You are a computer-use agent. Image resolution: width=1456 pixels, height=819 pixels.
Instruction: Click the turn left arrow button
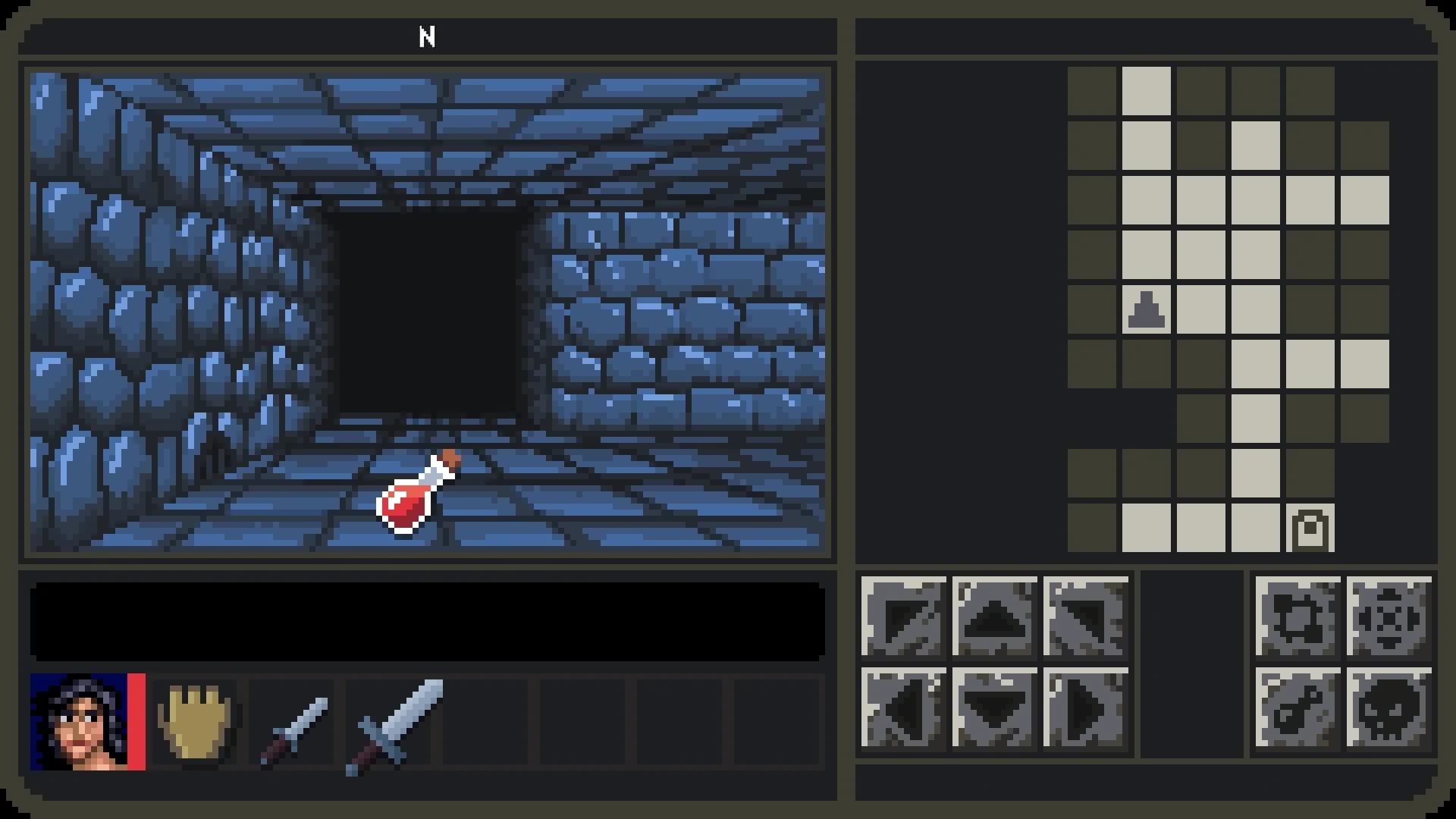click(902, 618)
